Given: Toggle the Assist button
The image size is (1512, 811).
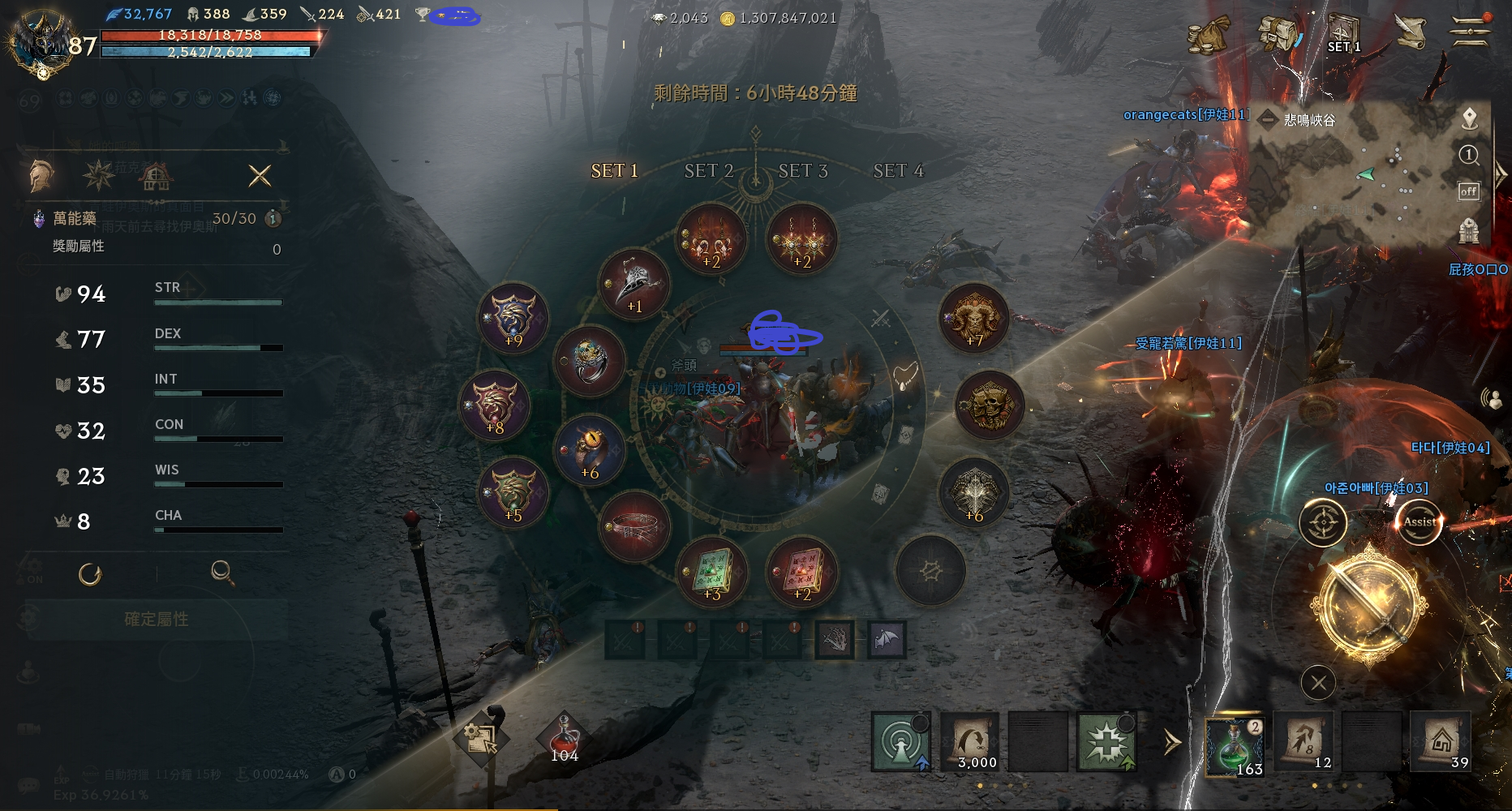Looking at the screenshot, I should 1419,522.
